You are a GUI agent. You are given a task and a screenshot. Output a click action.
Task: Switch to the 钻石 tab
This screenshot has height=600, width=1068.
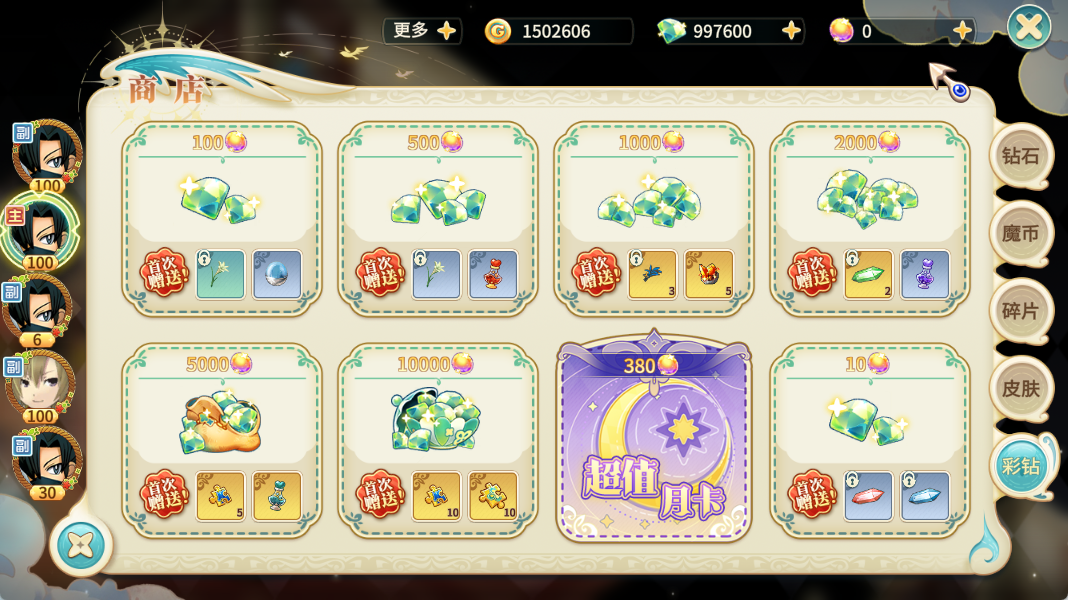click(x=1020, y=157)
